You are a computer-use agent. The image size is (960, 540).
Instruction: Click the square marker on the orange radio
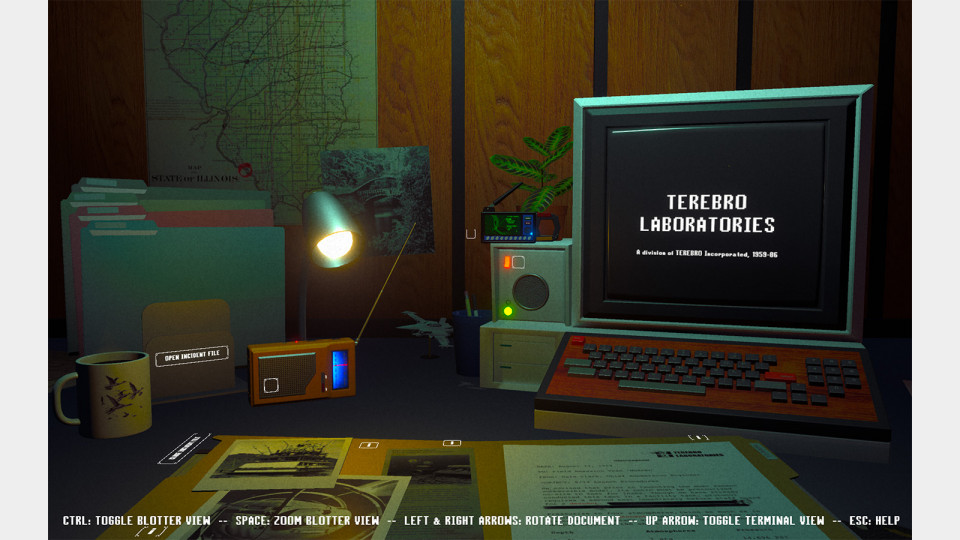pyautogui.click(x=271, y=385)
